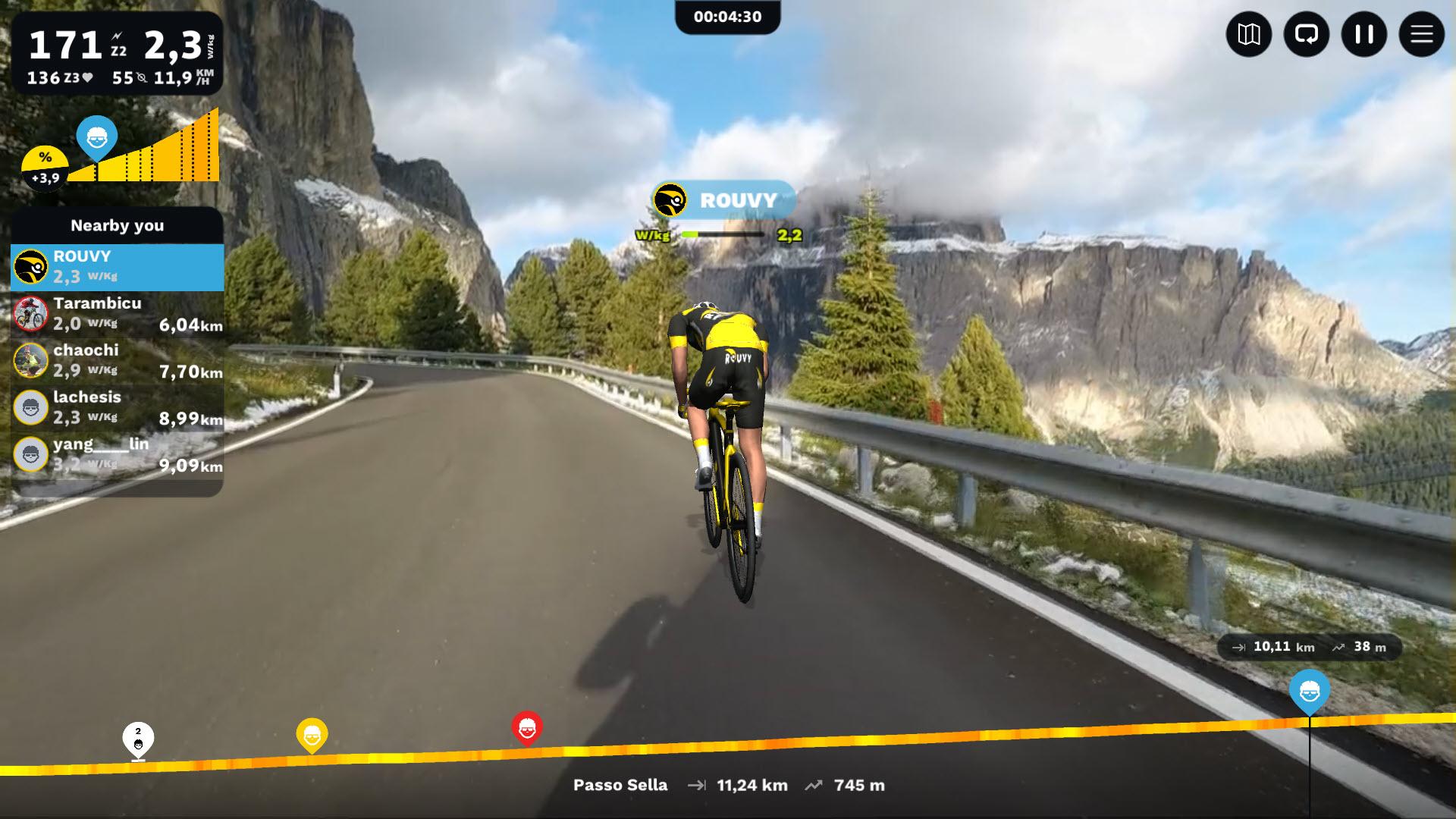Click the blue rider marker on route bar
The width and height of the screenshot is (1456, 819).
[1309, 691]
